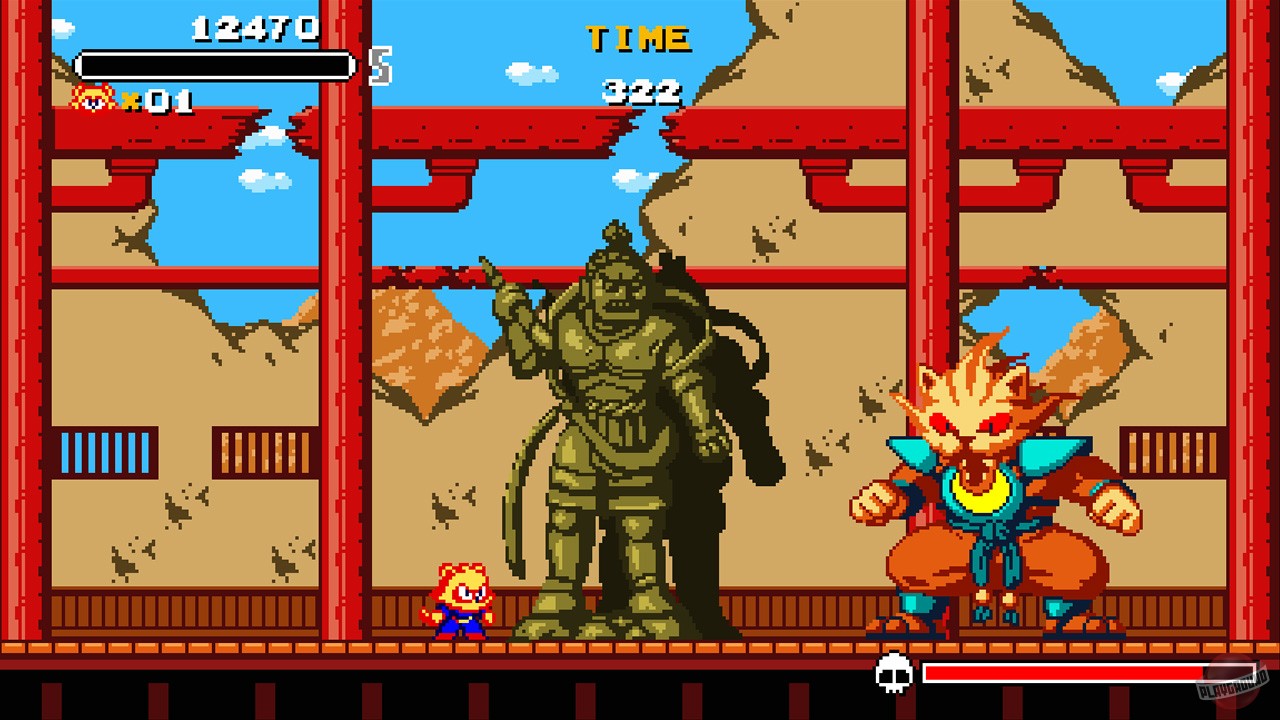The image size is (1280, 720).
Task: Toggle the TIME display label
Action: tap(640, 36)
